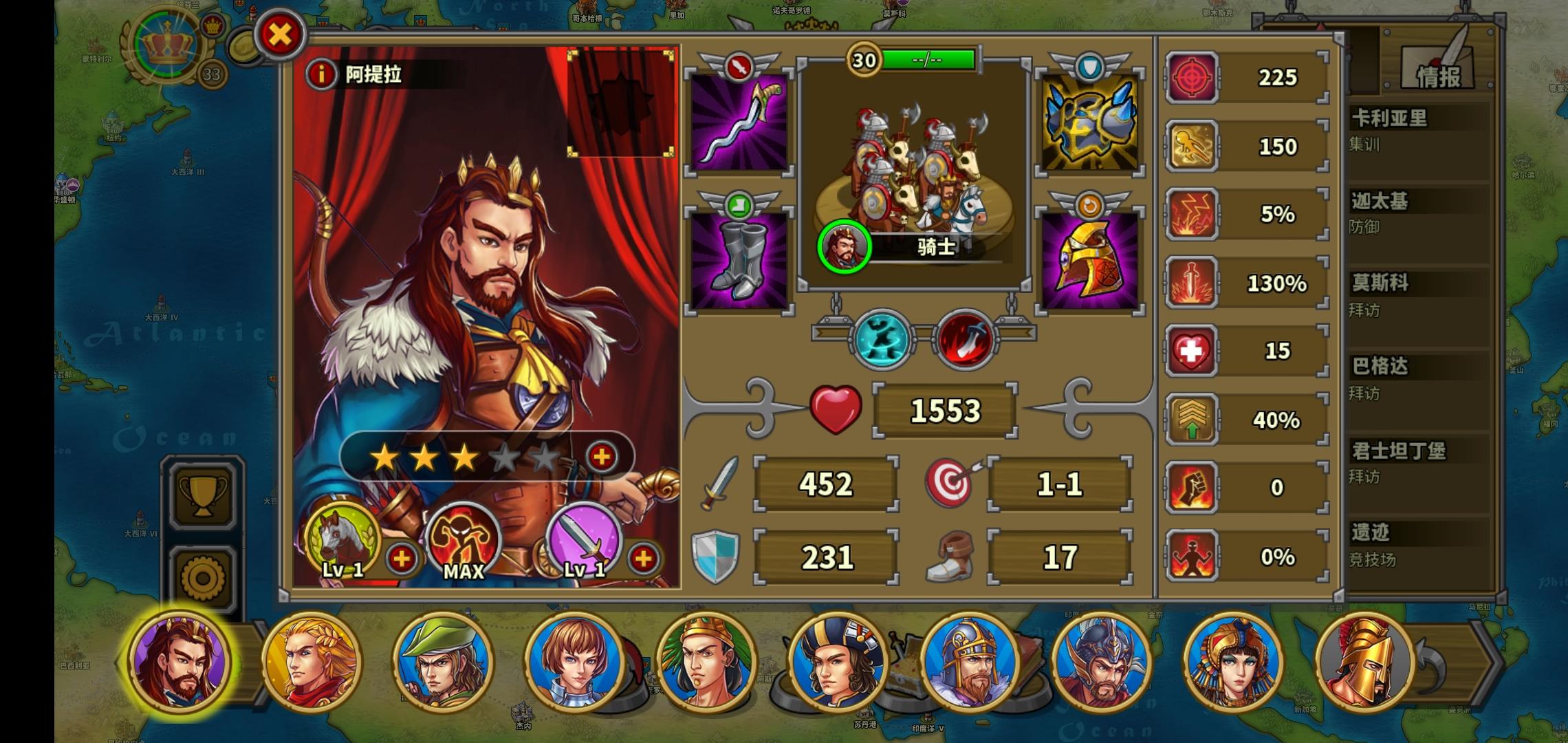Select Attila's portrait in the bottom hero bar
This screenshot has width=1568, height=743.
180,663
